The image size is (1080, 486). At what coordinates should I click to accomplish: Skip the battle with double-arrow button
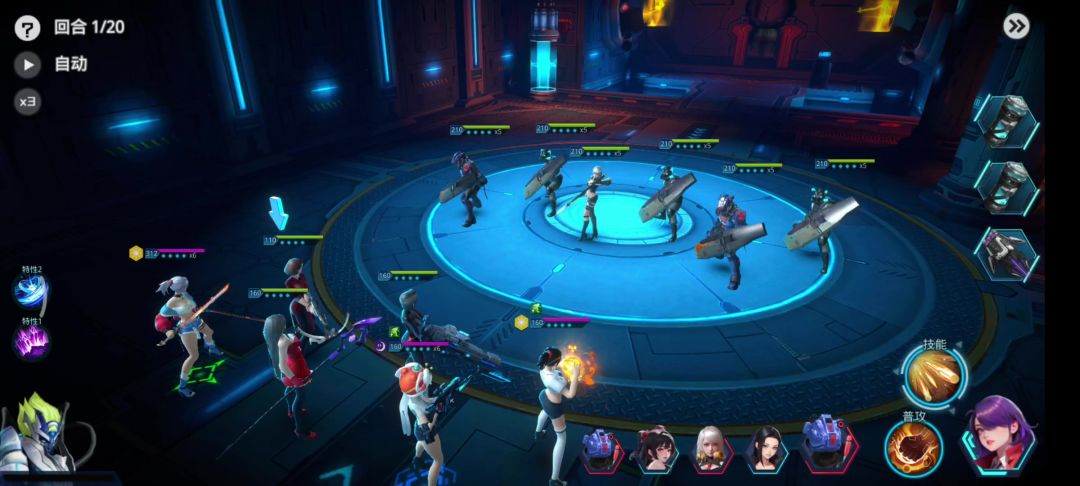[x=1017, y=27]
